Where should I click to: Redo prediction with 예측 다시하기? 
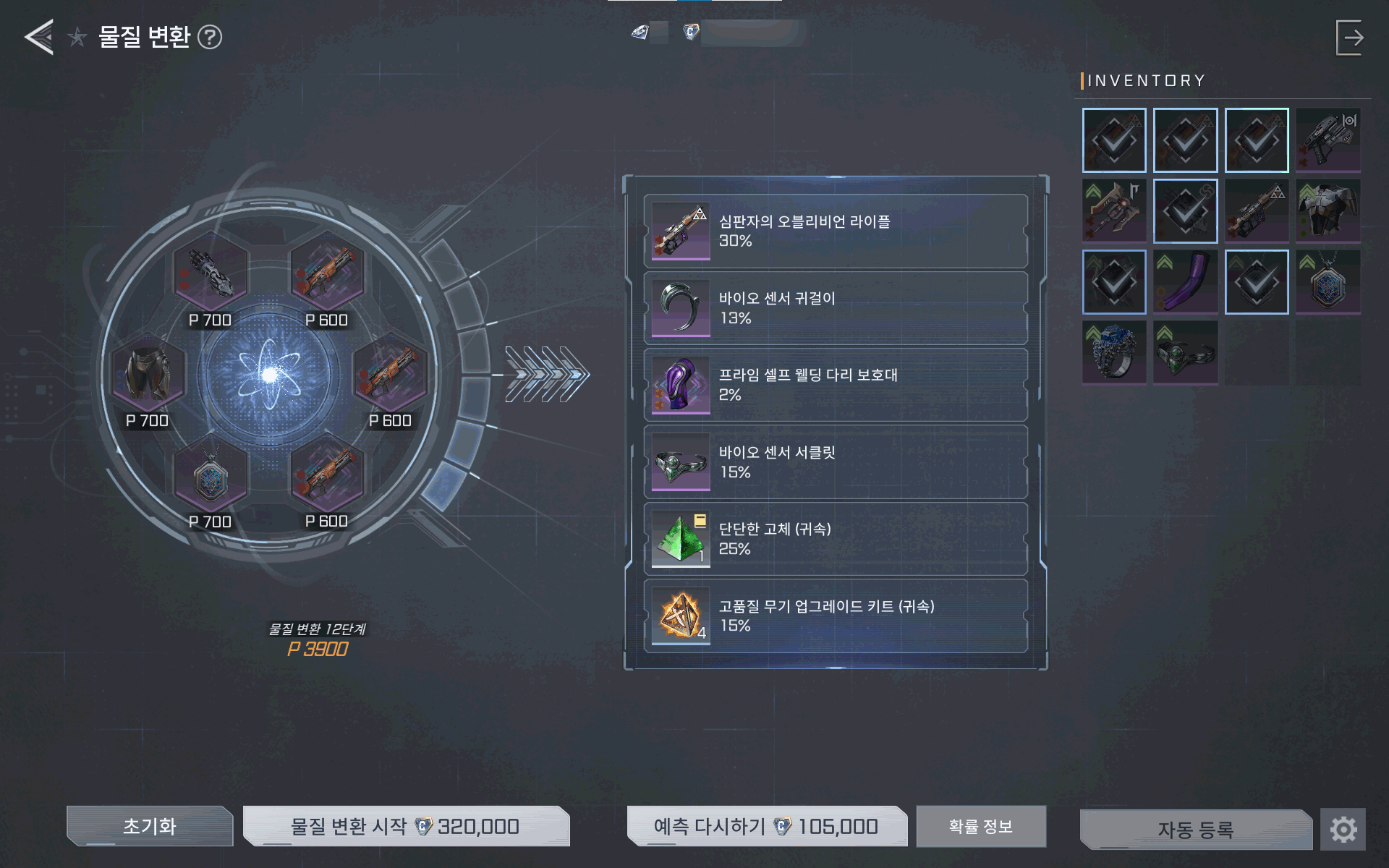click(x=766, y=826)
